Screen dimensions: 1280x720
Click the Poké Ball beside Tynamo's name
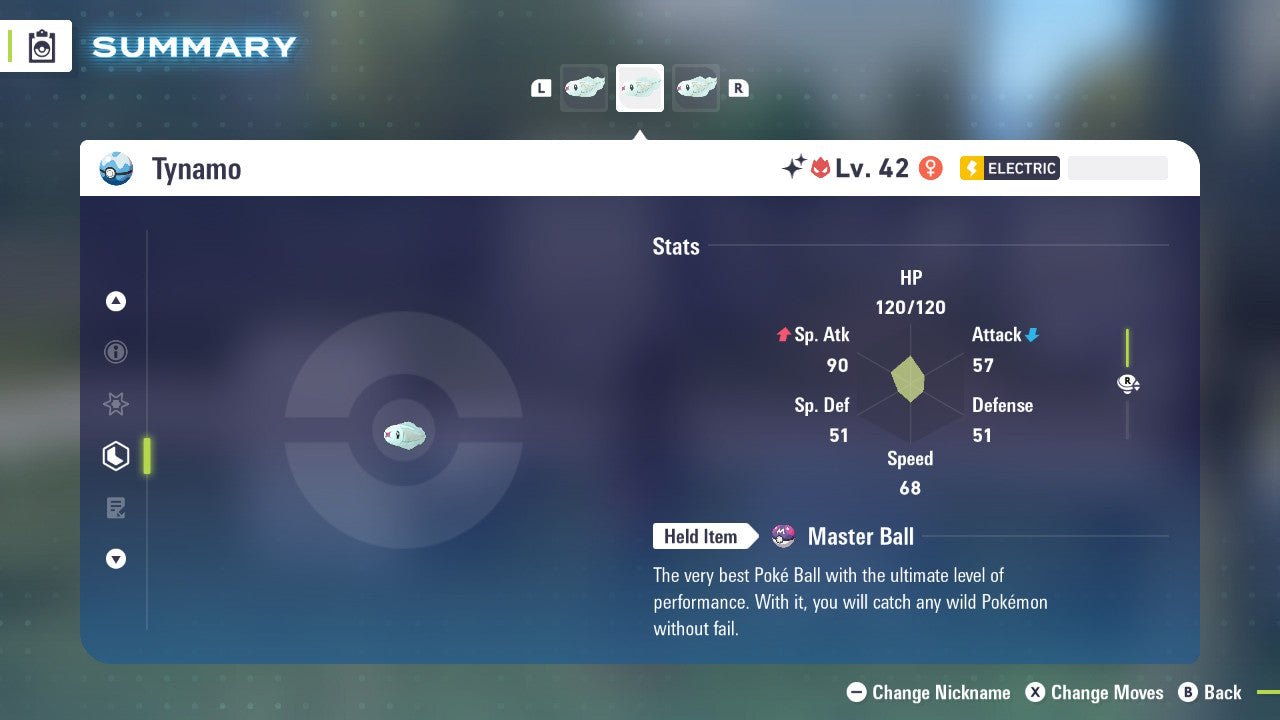pyautogui.click(x=116, y=168)
